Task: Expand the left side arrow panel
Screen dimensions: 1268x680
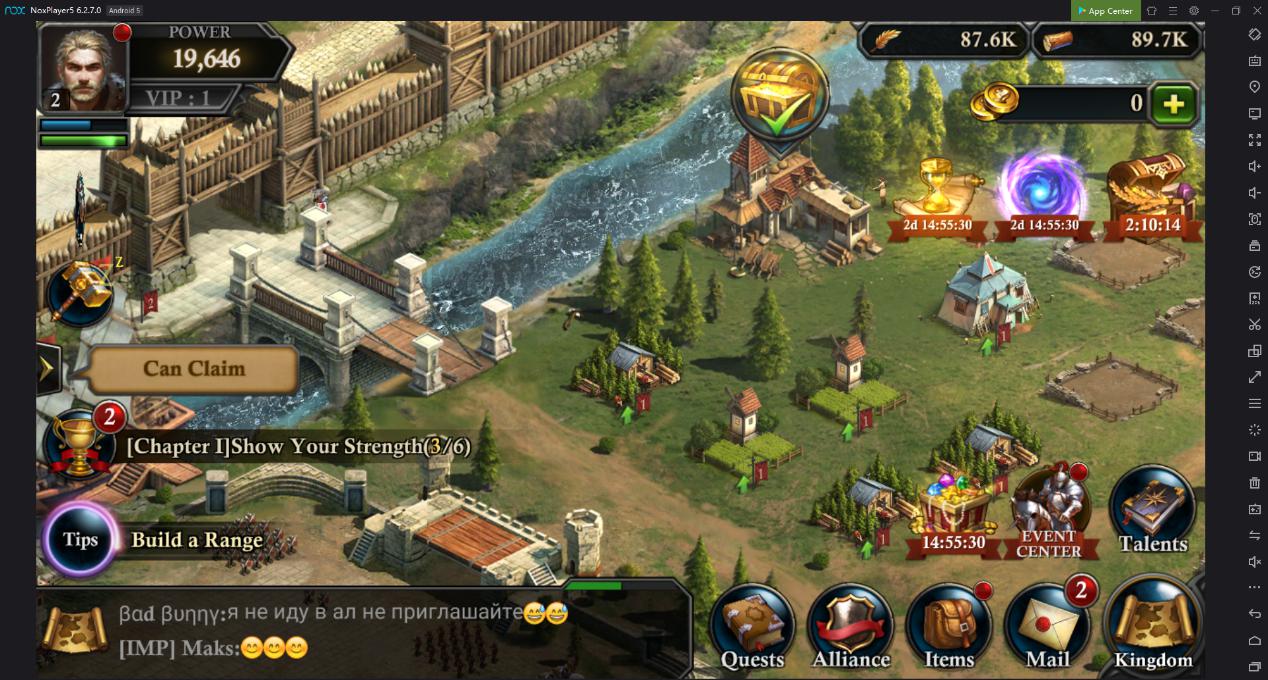Action: (47, 370)
